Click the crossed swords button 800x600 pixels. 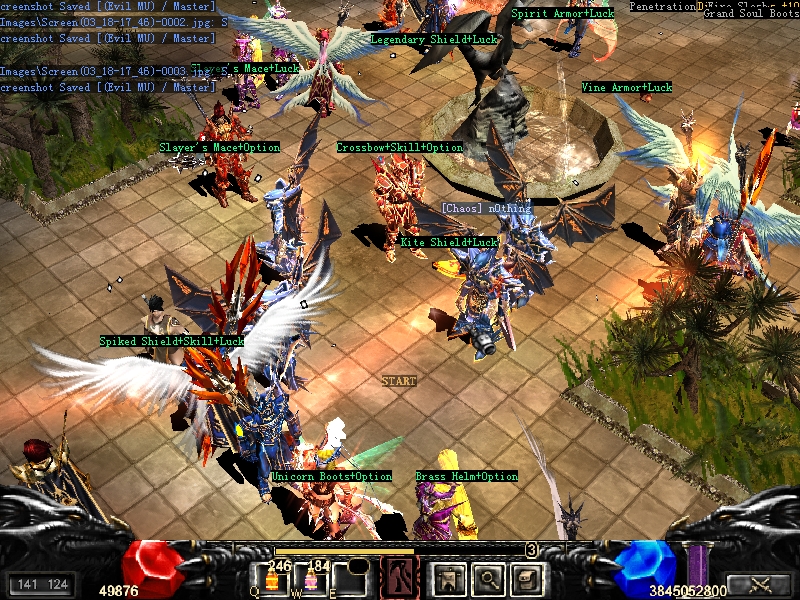[x=758, y=584]
